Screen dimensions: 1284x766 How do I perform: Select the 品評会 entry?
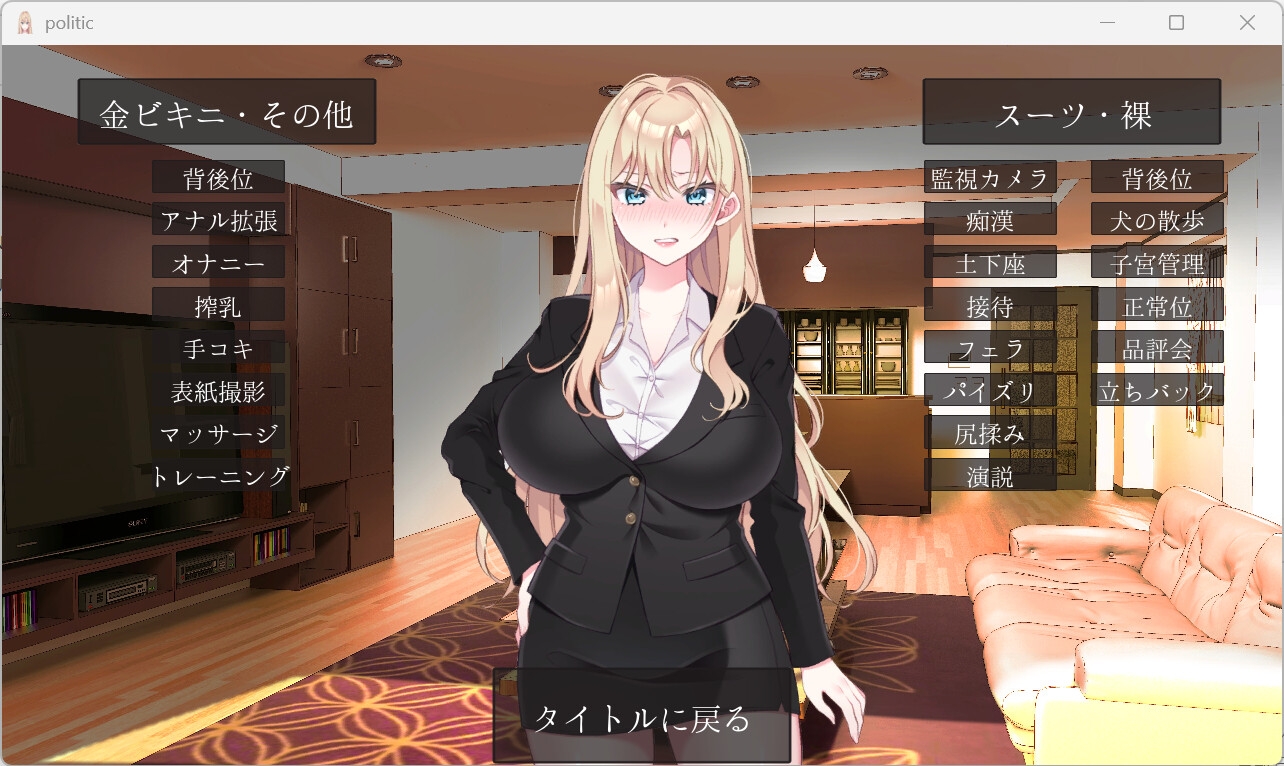pyautogui.click(x=1157, y=348)
